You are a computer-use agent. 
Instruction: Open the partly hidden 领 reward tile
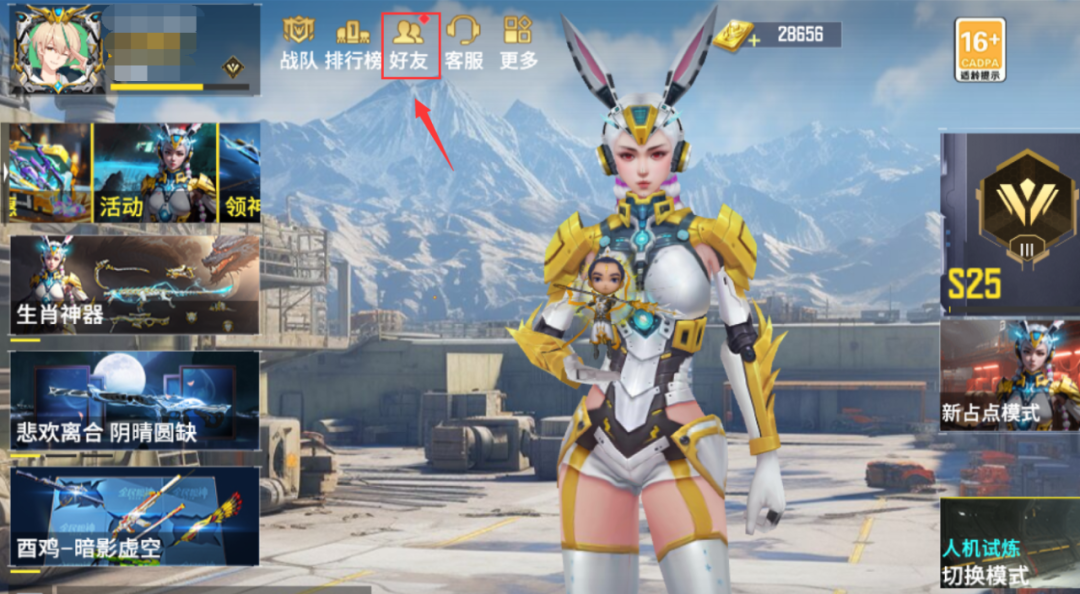pos(240,173)
